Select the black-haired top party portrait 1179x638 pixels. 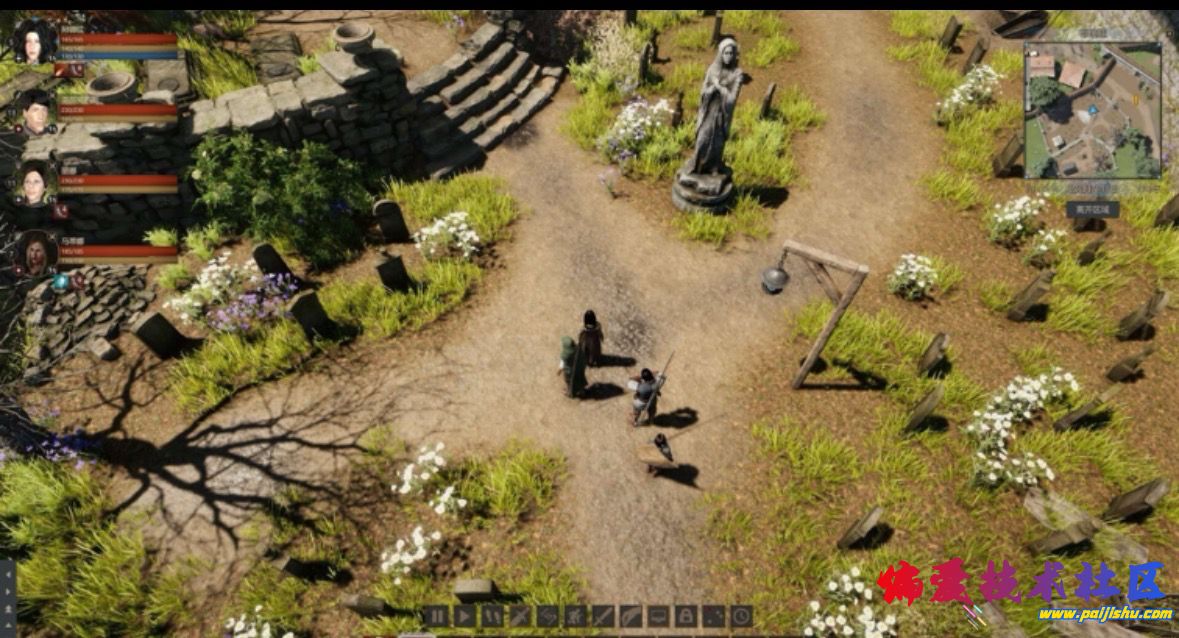pyautogui.click(x=34, y=41)
